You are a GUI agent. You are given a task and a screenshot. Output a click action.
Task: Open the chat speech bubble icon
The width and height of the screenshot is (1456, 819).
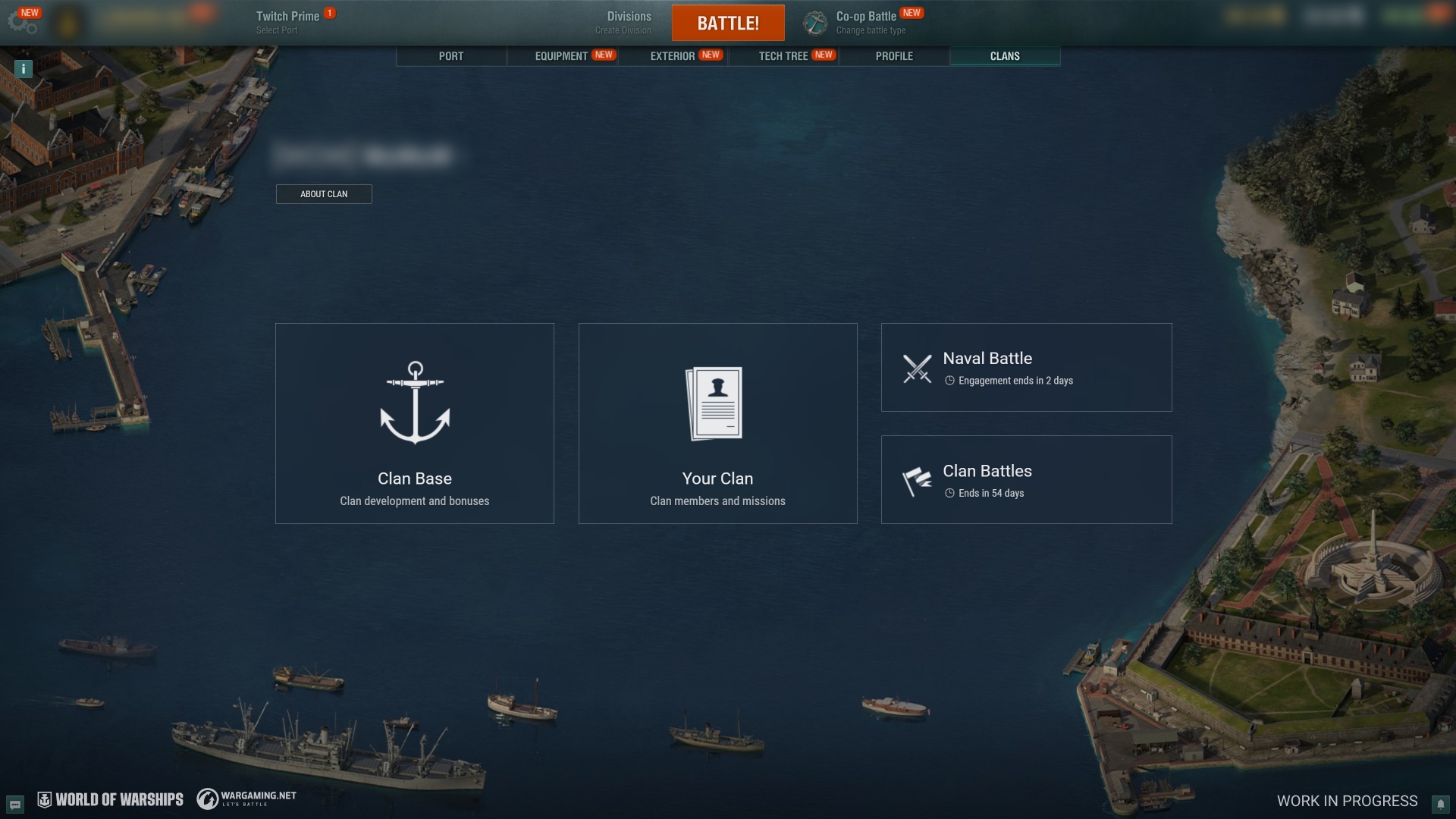[15, 804]
